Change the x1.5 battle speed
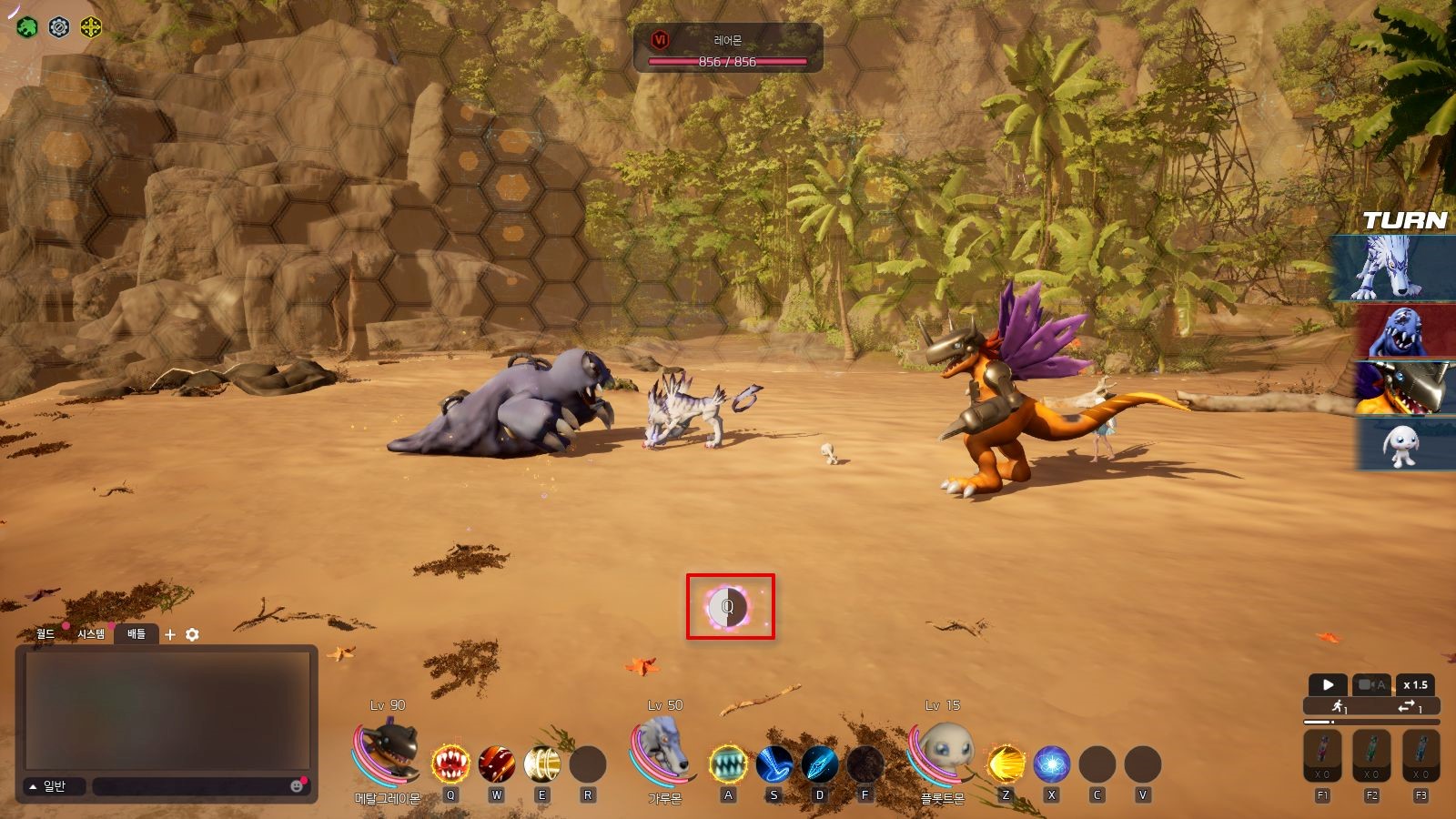1456x819 pixels. 1415,684
